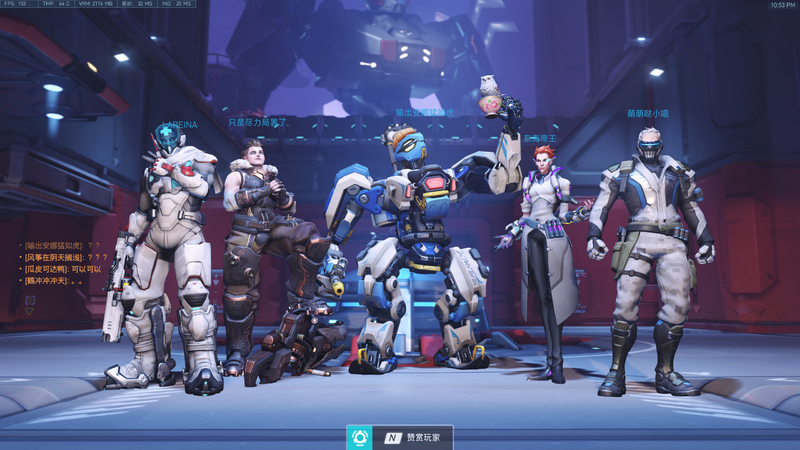Open the 赞赏玩家 endorse players button
Screen dimensions: 800x450
pyautogui.click(x=400, y=438)
